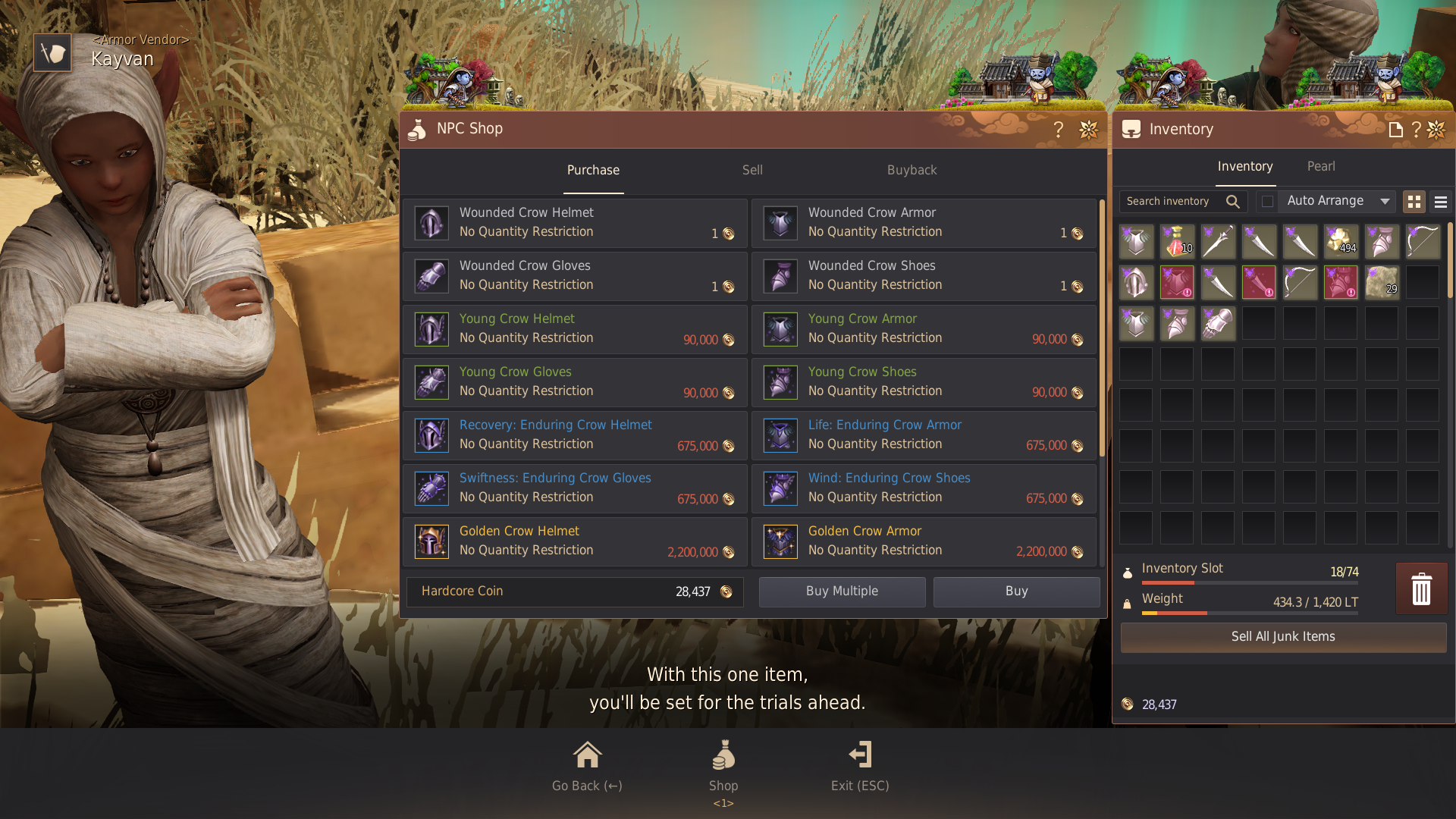Image resolution: width=1456 pixels, height=819 pixels.
Task: Open the NPC Shop help question mark
Action: 1059,130
